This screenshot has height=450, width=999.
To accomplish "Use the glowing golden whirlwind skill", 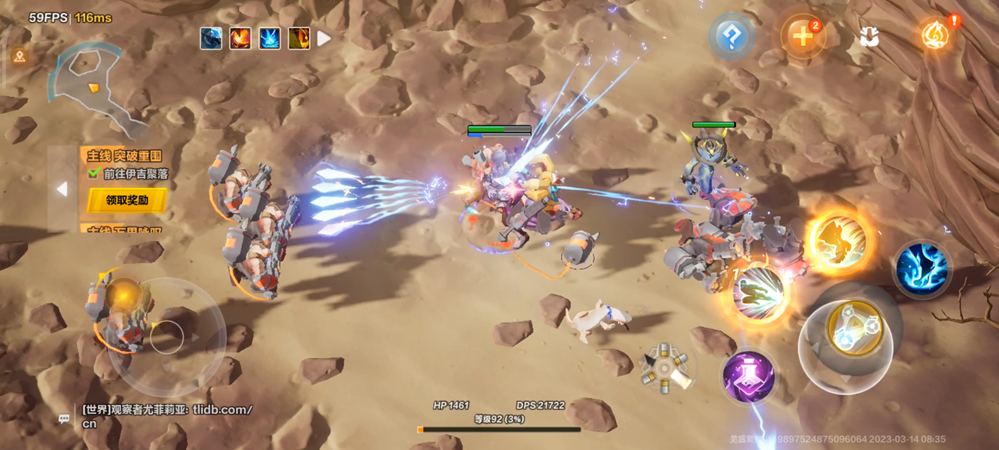I will [x=838, y=240].
